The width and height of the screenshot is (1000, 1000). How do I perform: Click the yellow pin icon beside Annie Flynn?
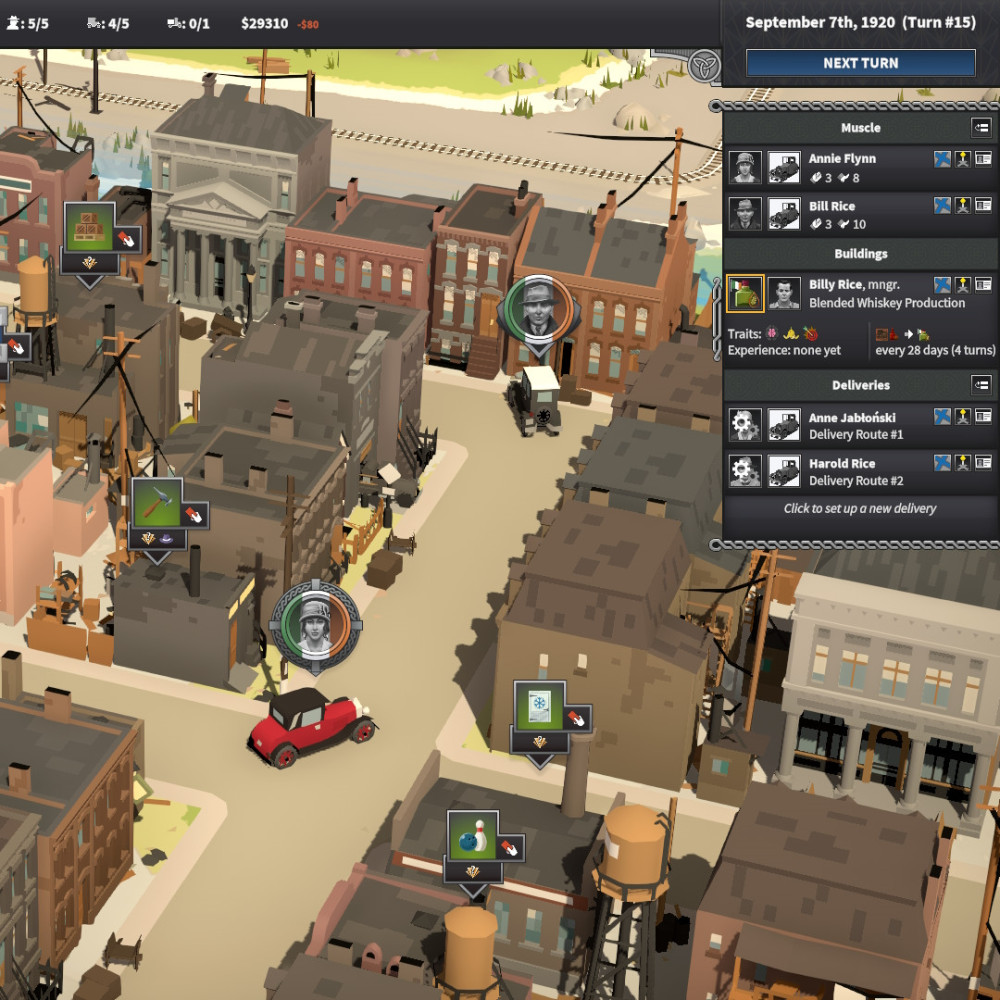coord(963,160)
